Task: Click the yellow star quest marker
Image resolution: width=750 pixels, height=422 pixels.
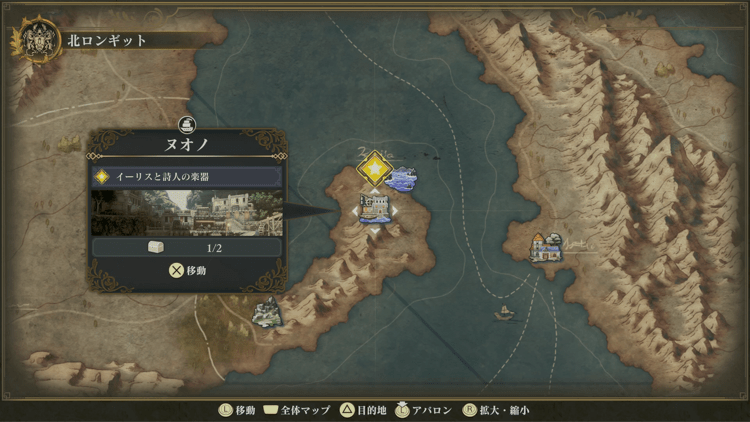Action: 374,168
